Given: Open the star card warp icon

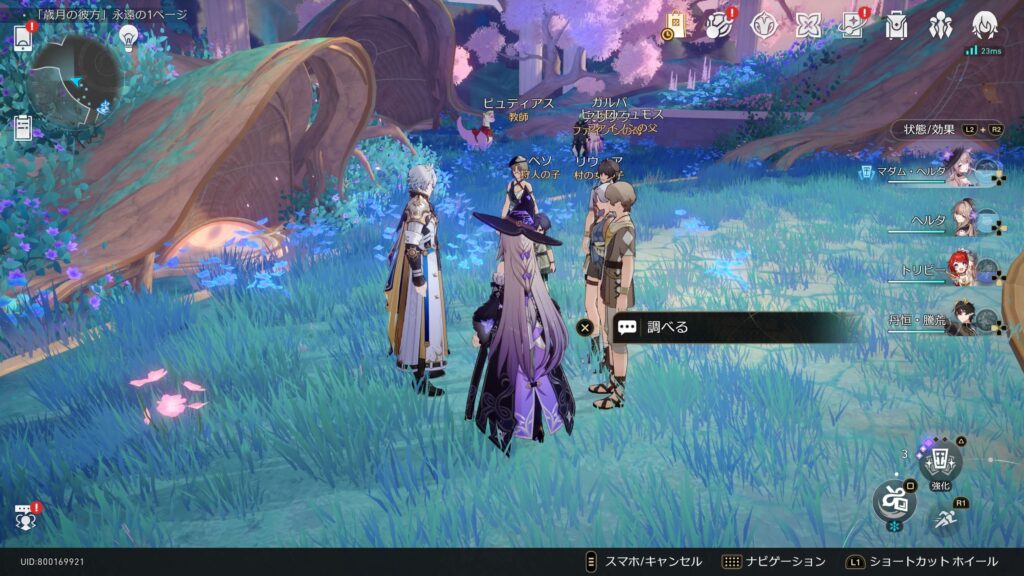Looking at the screenshot, I should 852,26.
